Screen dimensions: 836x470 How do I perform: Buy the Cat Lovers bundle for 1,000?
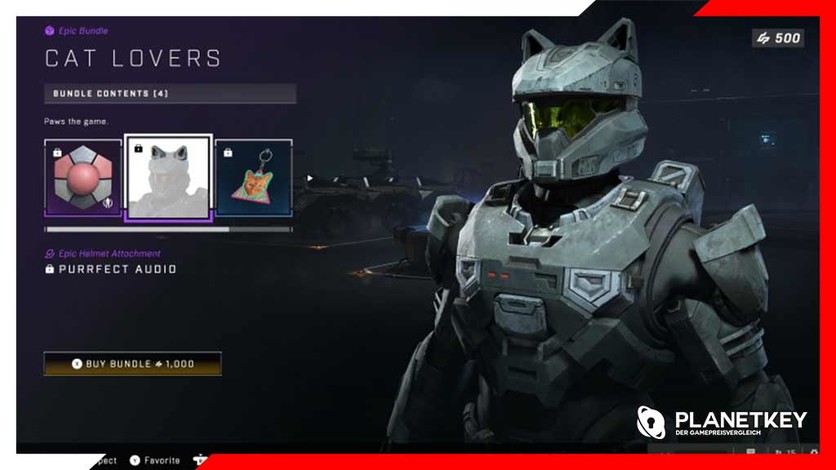132,364
